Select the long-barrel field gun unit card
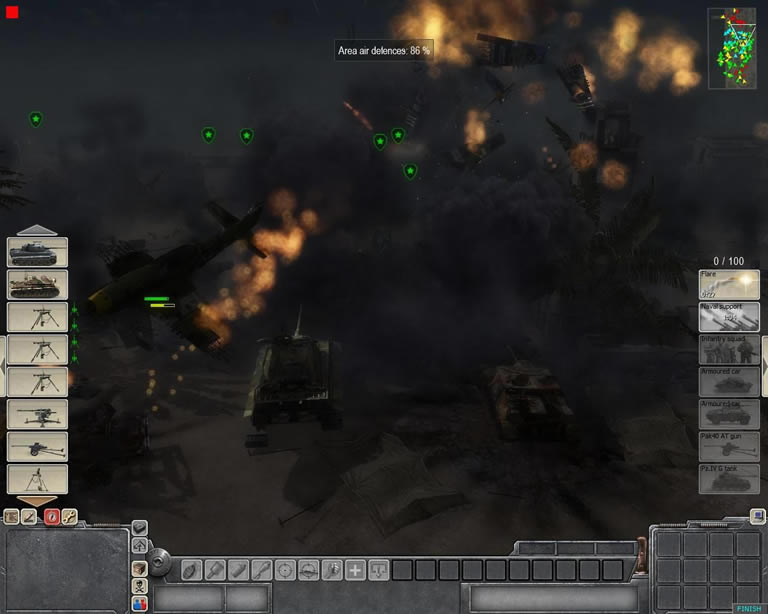This screenshot has width=768, height=614. pos(38,414)
